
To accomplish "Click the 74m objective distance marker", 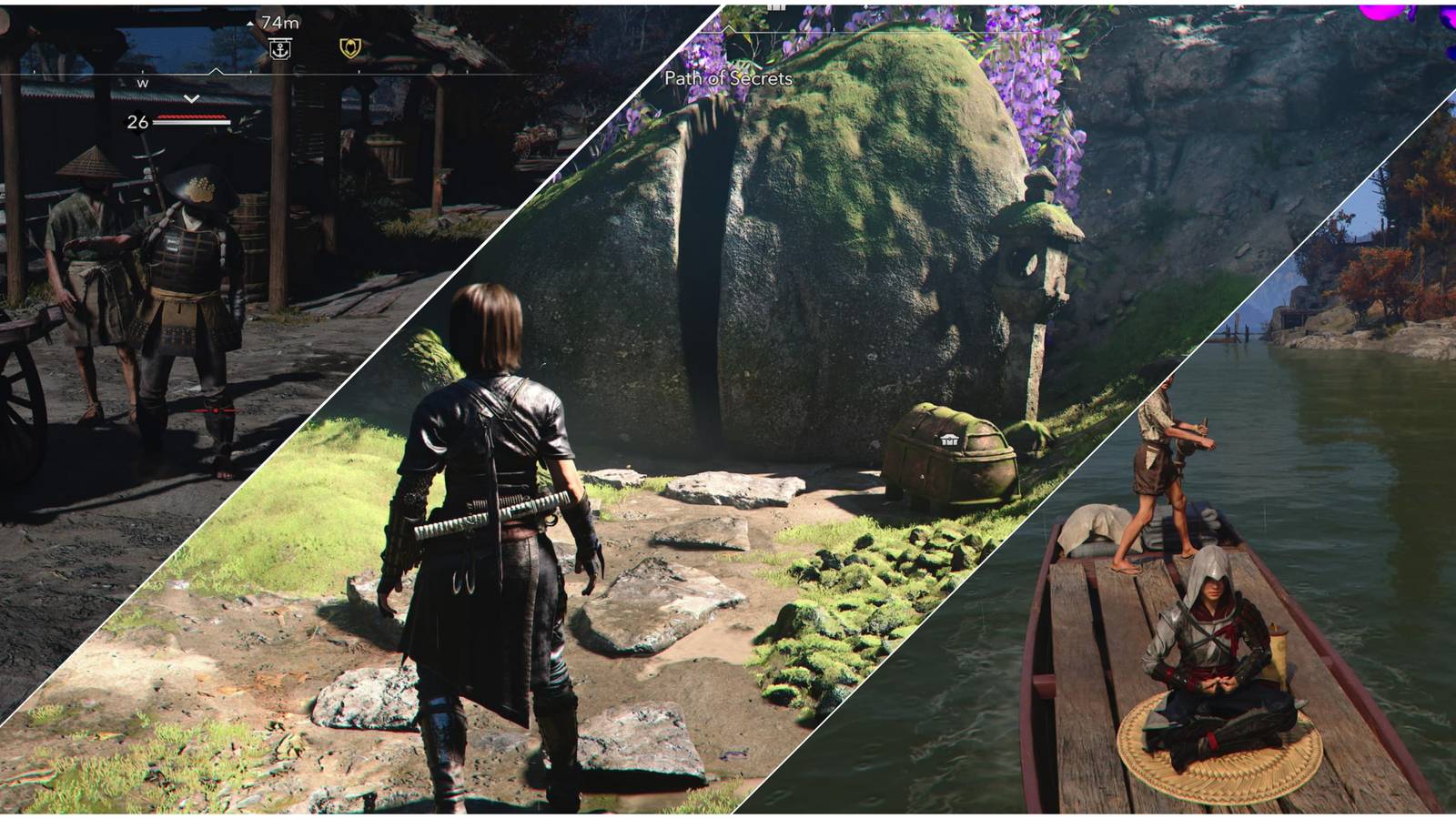I will coord(280,23).
